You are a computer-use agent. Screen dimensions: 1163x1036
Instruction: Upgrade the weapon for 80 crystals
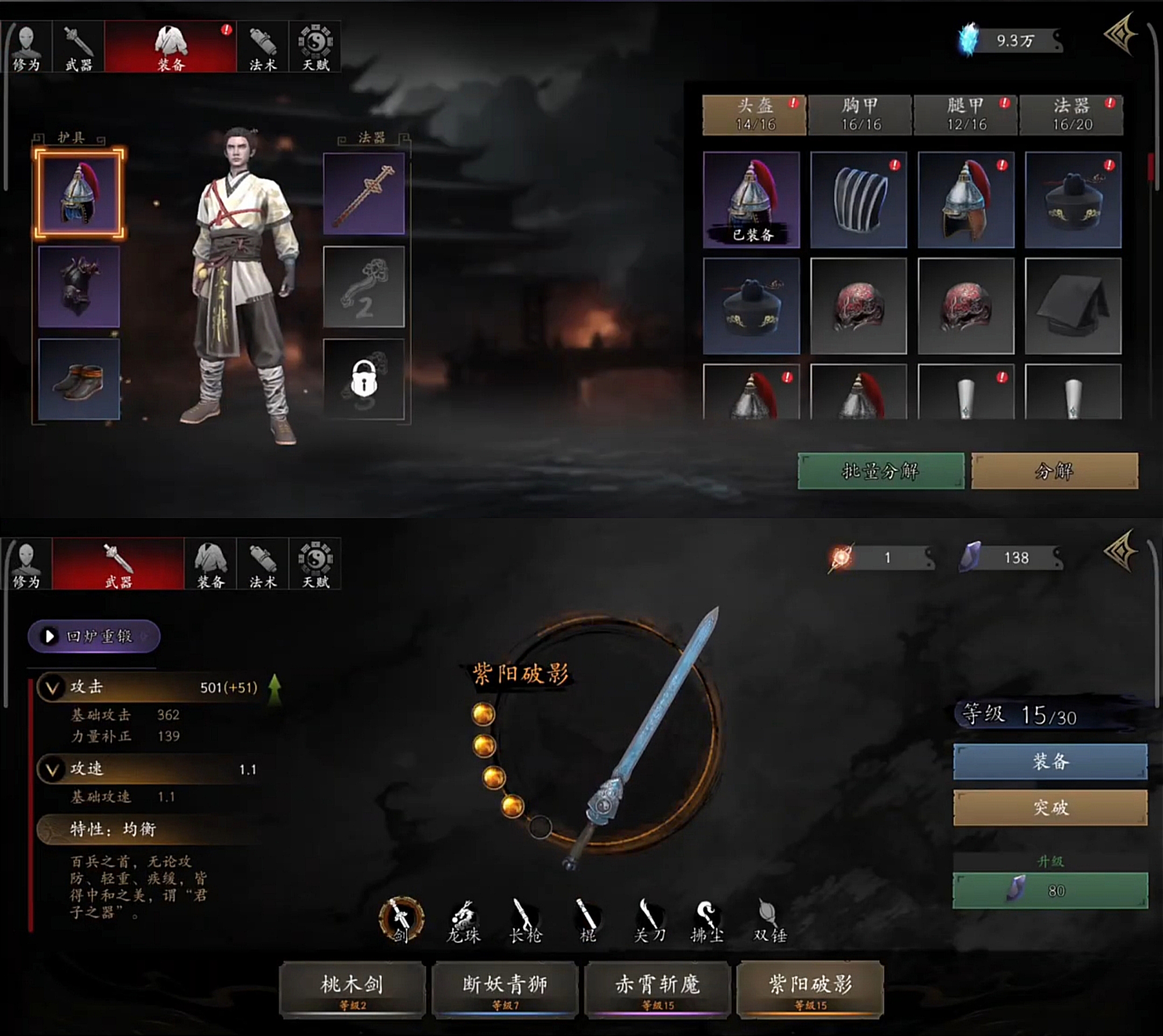tap(1050, 890)
